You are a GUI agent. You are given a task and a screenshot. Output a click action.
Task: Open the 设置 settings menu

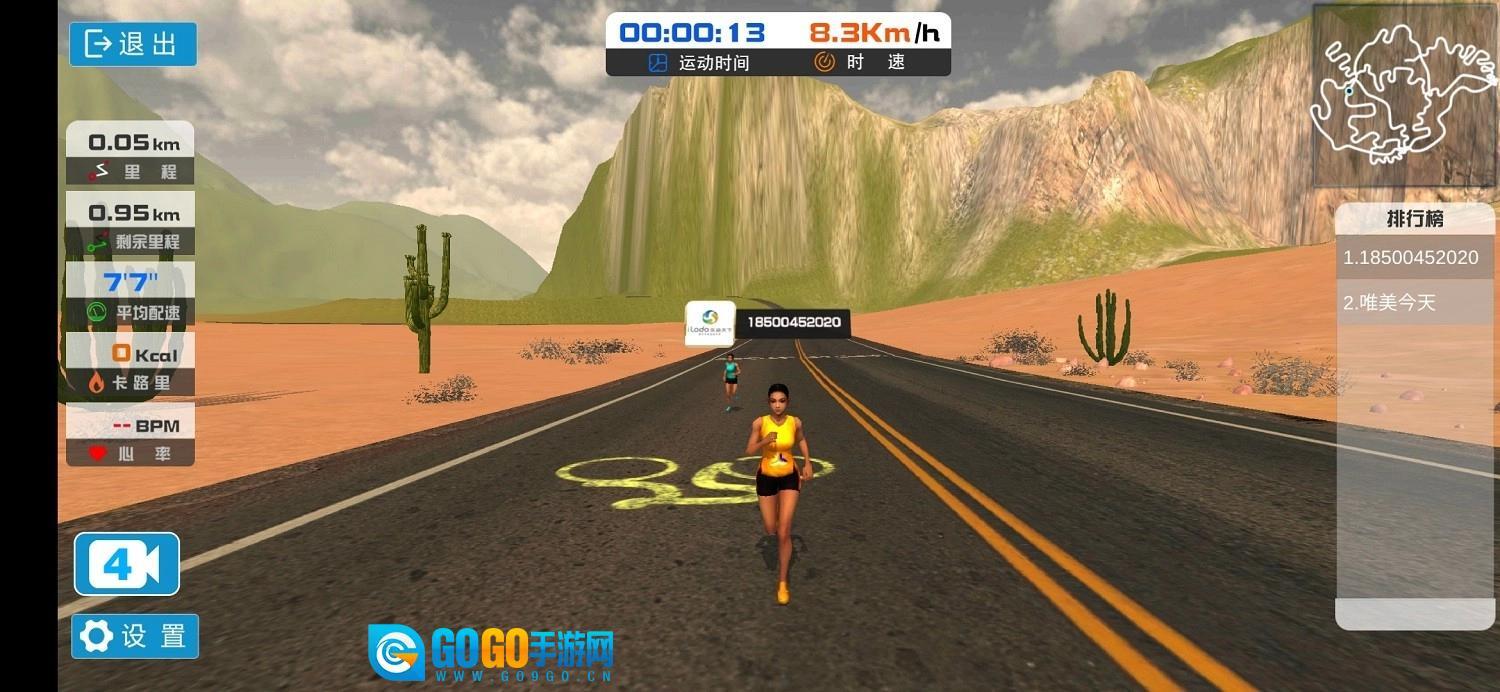tap(135, 636)
